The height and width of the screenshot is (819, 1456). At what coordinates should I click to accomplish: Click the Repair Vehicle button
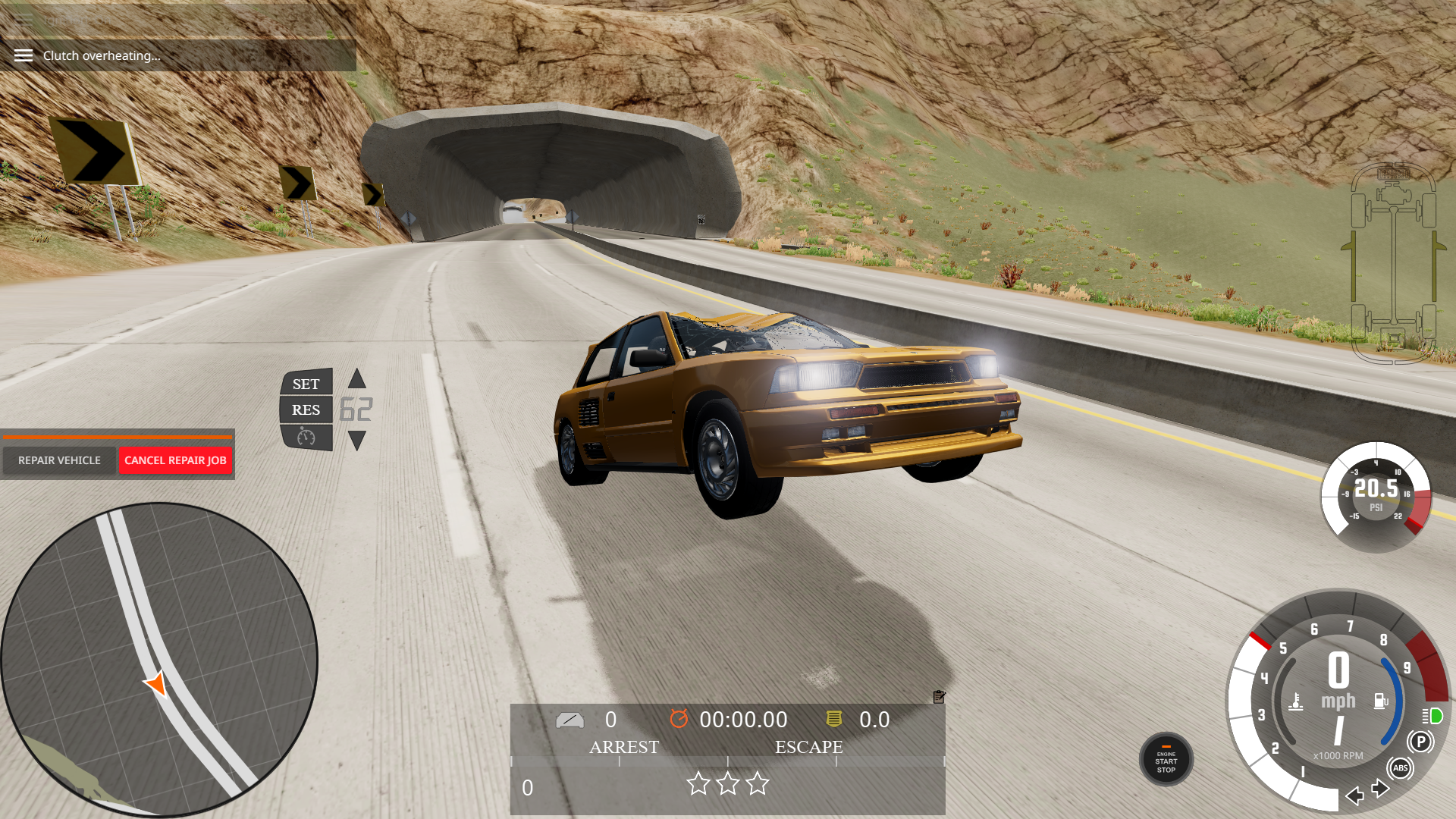click(x=59, y=460)
